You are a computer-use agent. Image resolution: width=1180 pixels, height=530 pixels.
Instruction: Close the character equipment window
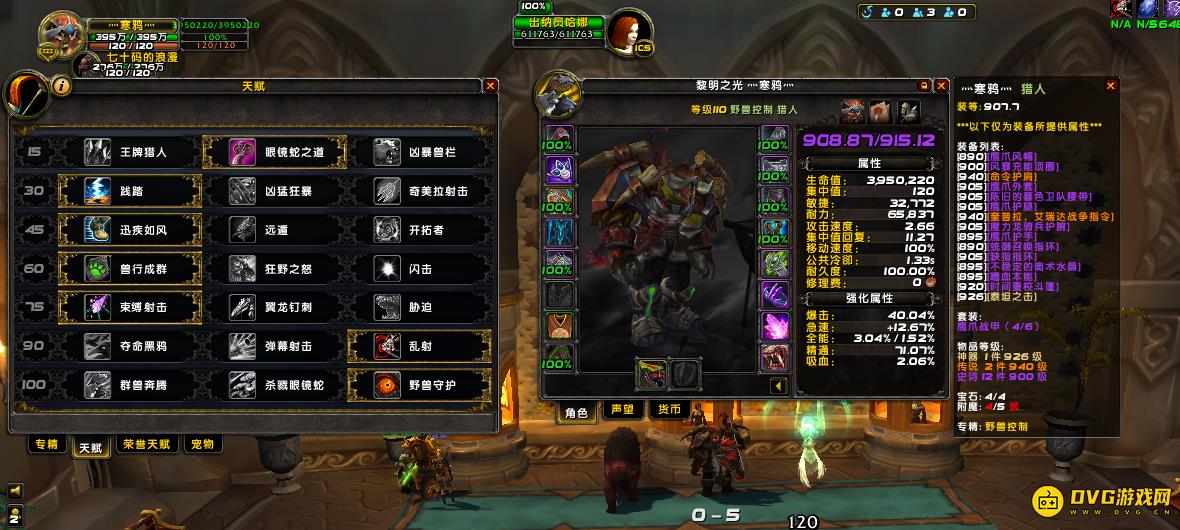[x=941, y=86]
